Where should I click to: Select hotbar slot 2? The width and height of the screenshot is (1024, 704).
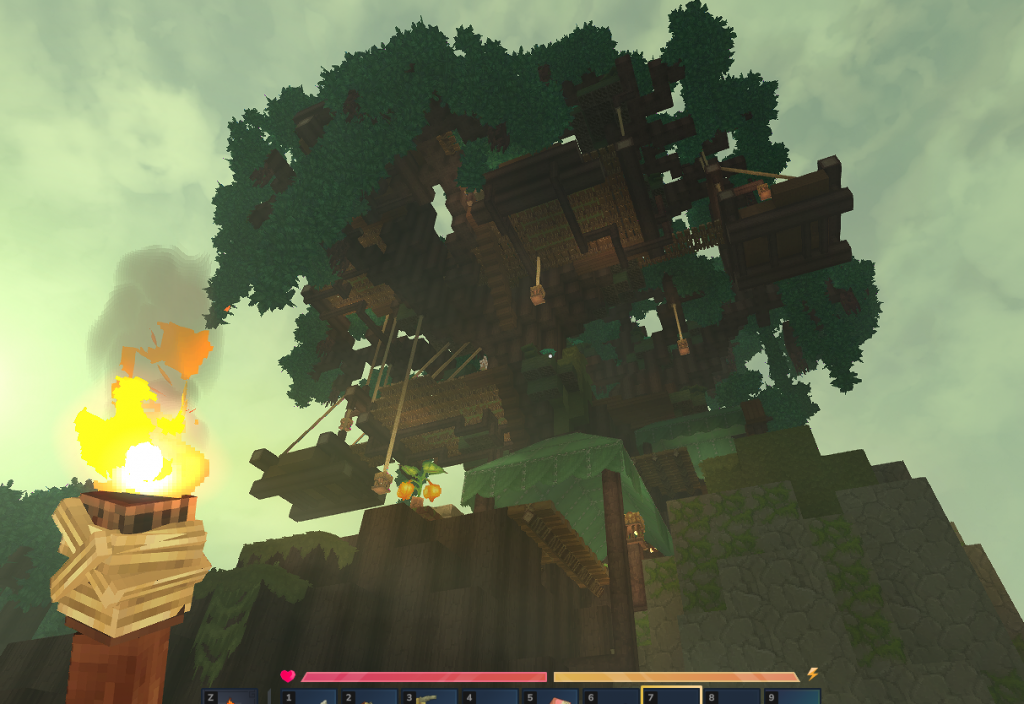[x=369, y=697]
